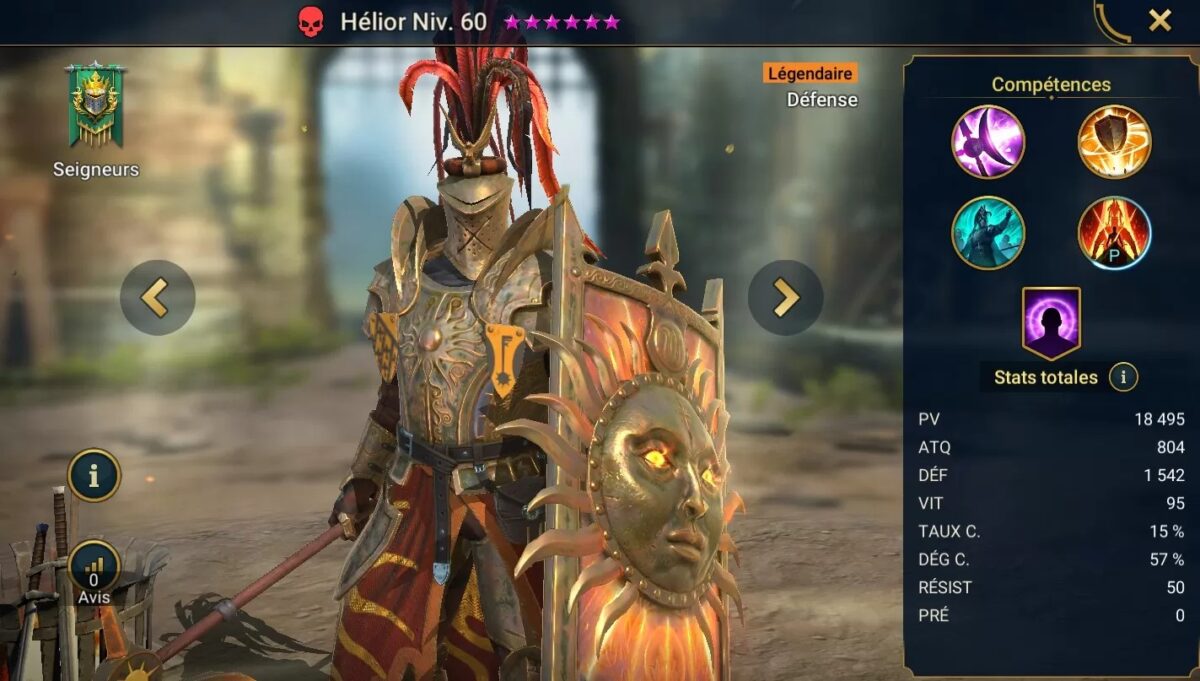Show Stats totales info details
The image size is (1200, 681).
click(x=1124, y=377)
